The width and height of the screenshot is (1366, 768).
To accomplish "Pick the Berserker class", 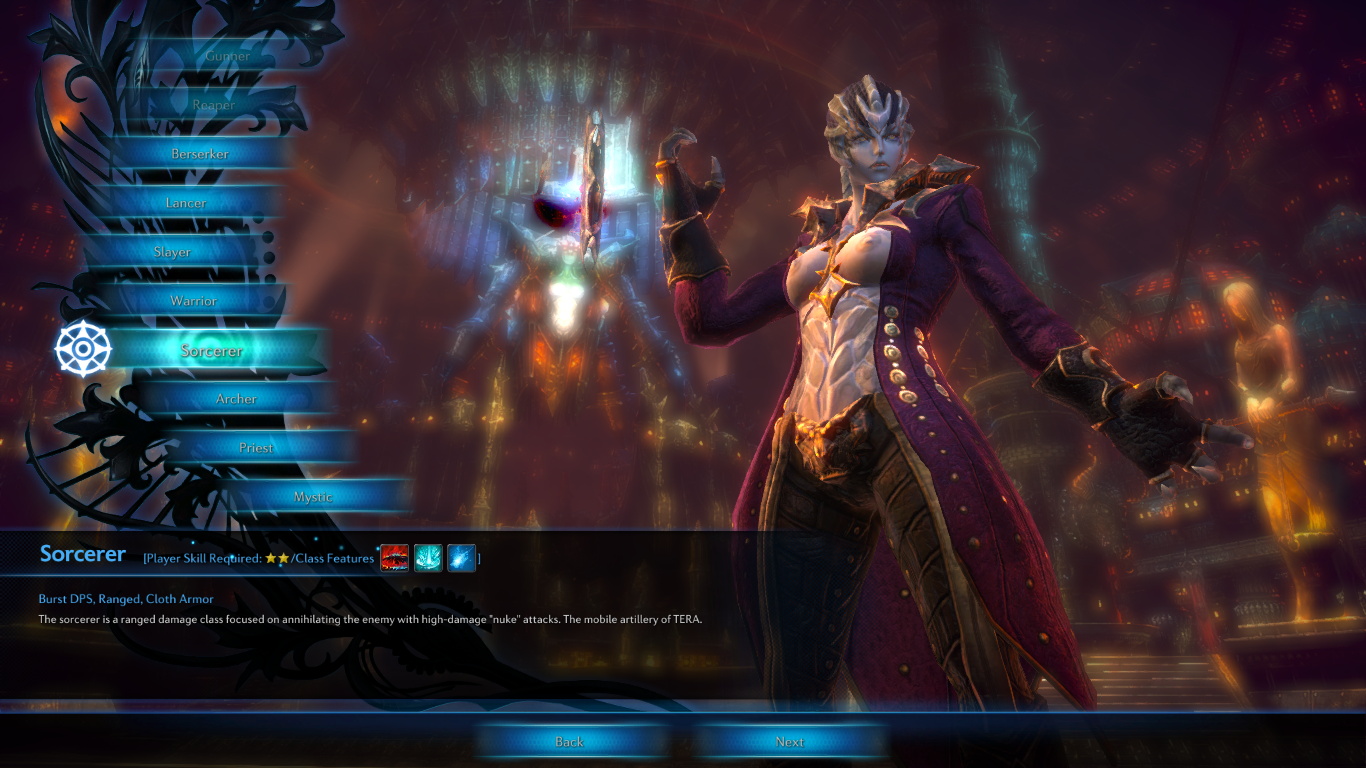I will pyautogui.click(x=201, y=154).
